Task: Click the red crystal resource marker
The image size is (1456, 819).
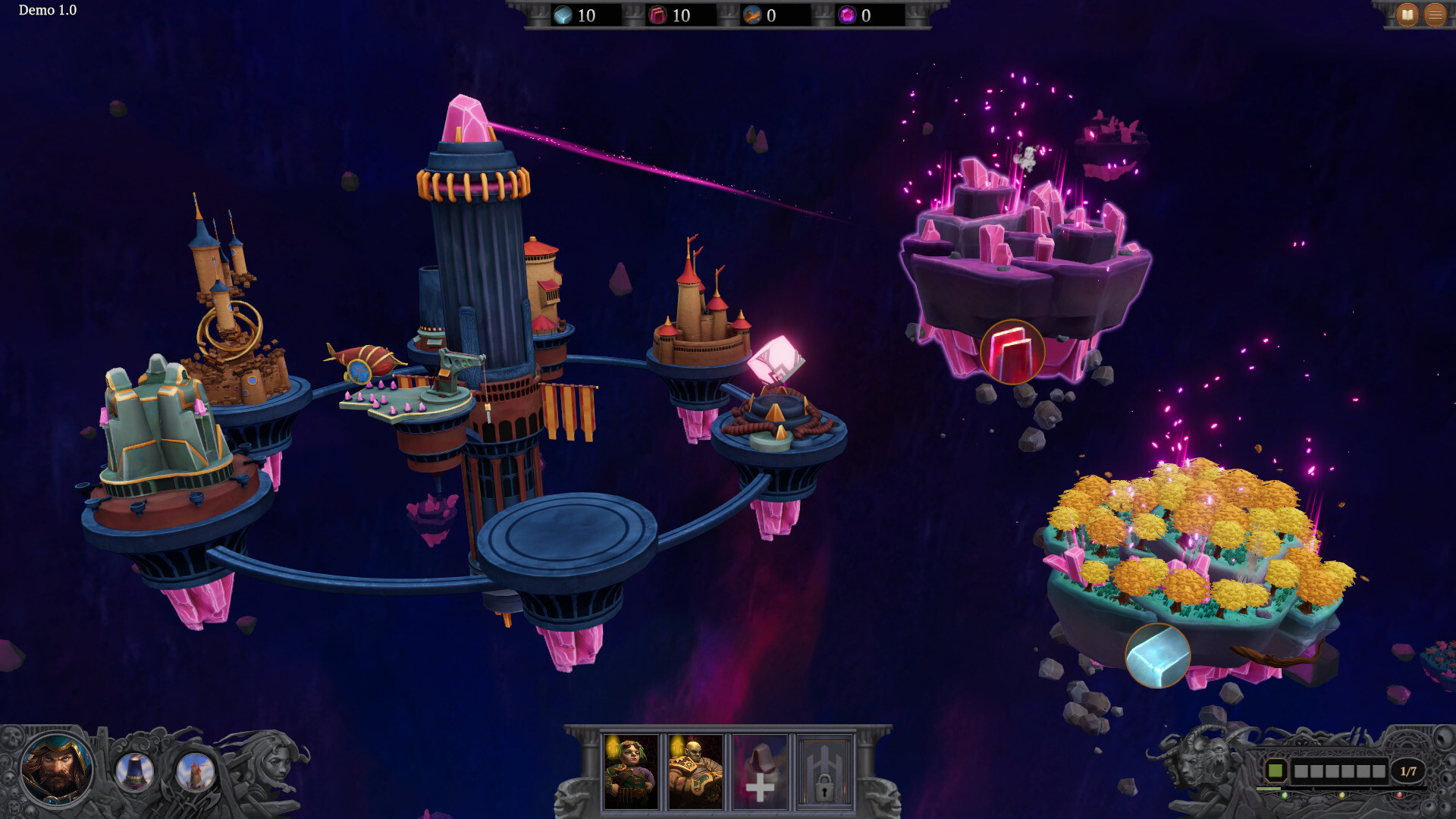Action: 1012,352
